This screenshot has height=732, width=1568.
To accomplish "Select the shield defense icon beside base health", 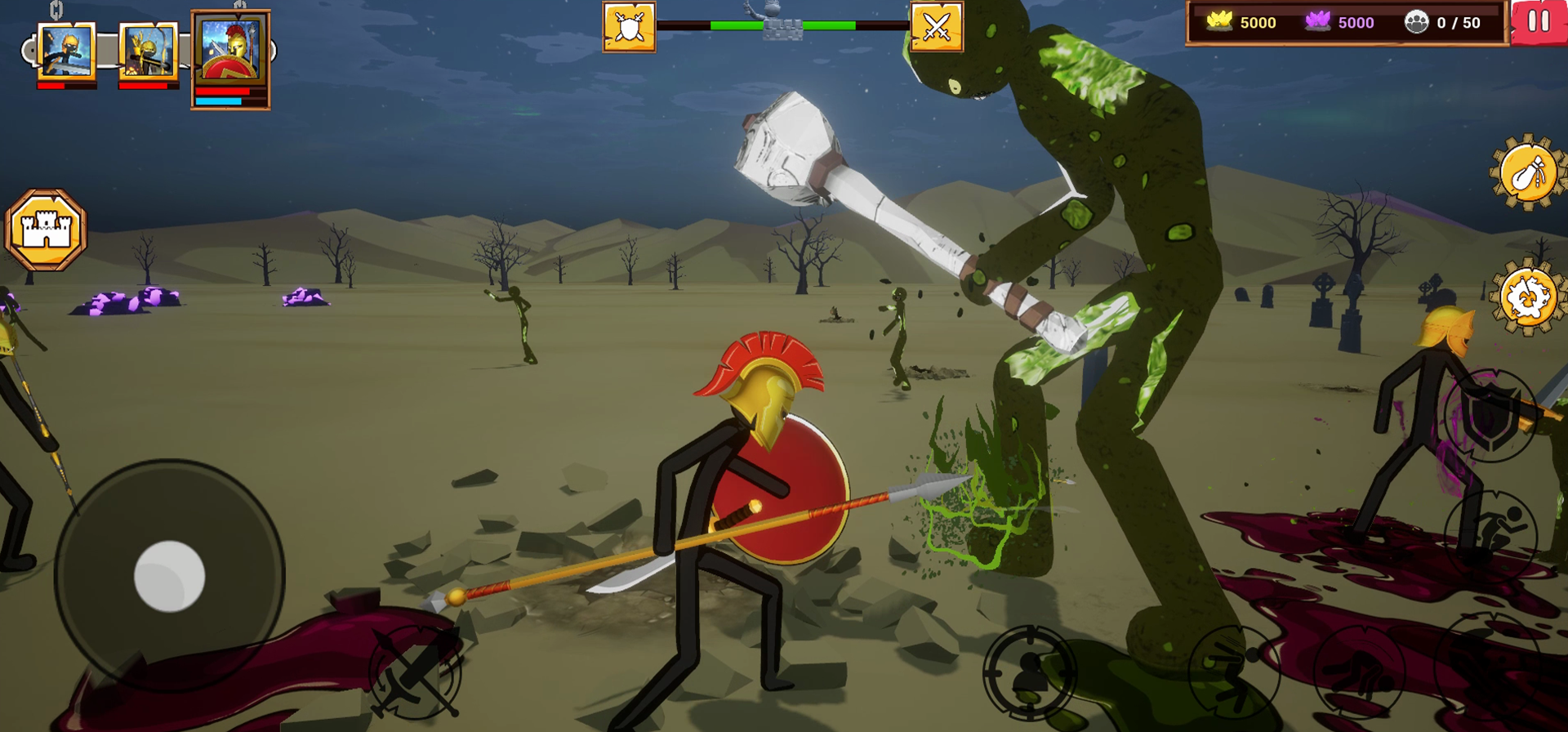I will (x=627, y=28).
